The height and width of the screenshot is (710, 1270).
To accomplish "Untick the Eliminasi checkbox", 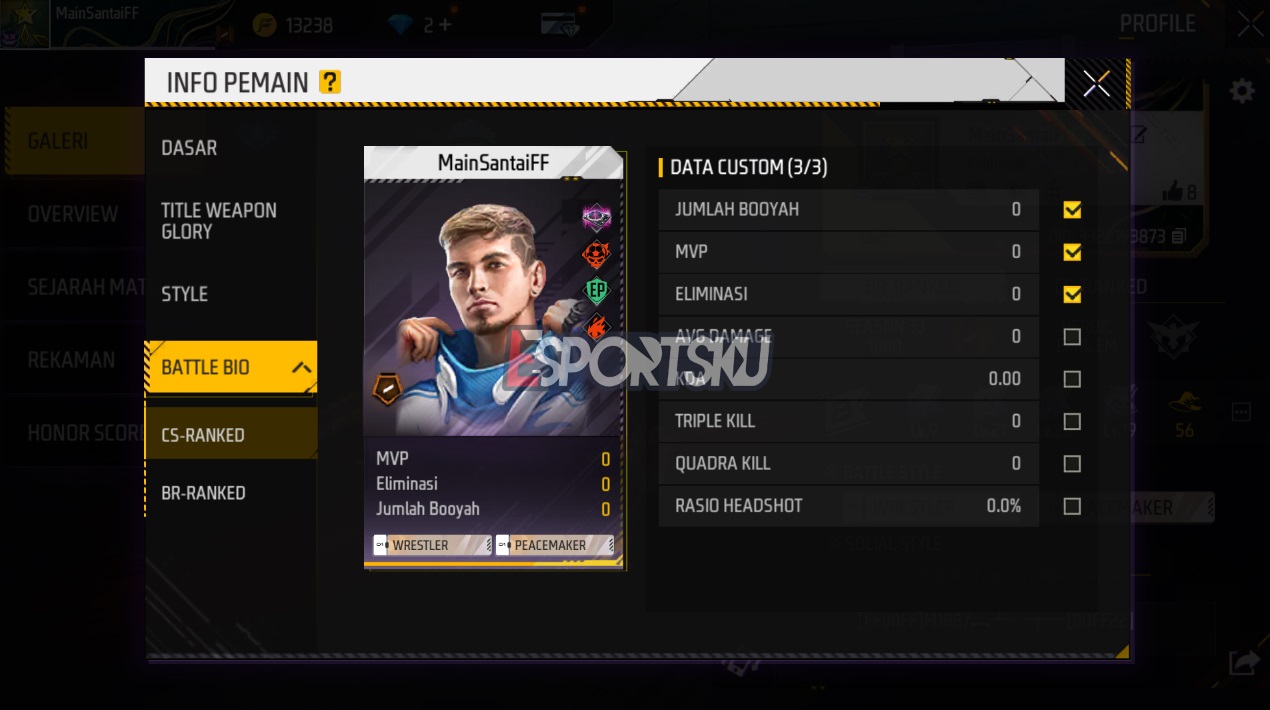I will pos(1072,294).
